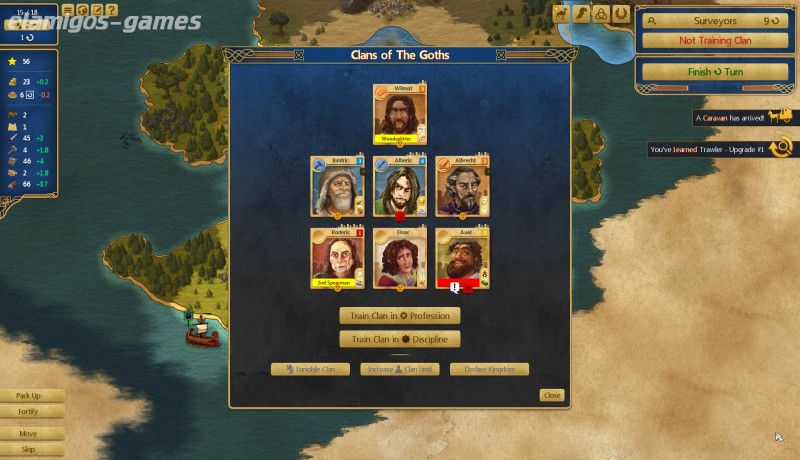
Task: Open the Surveyors research panel
Action: 712,20
